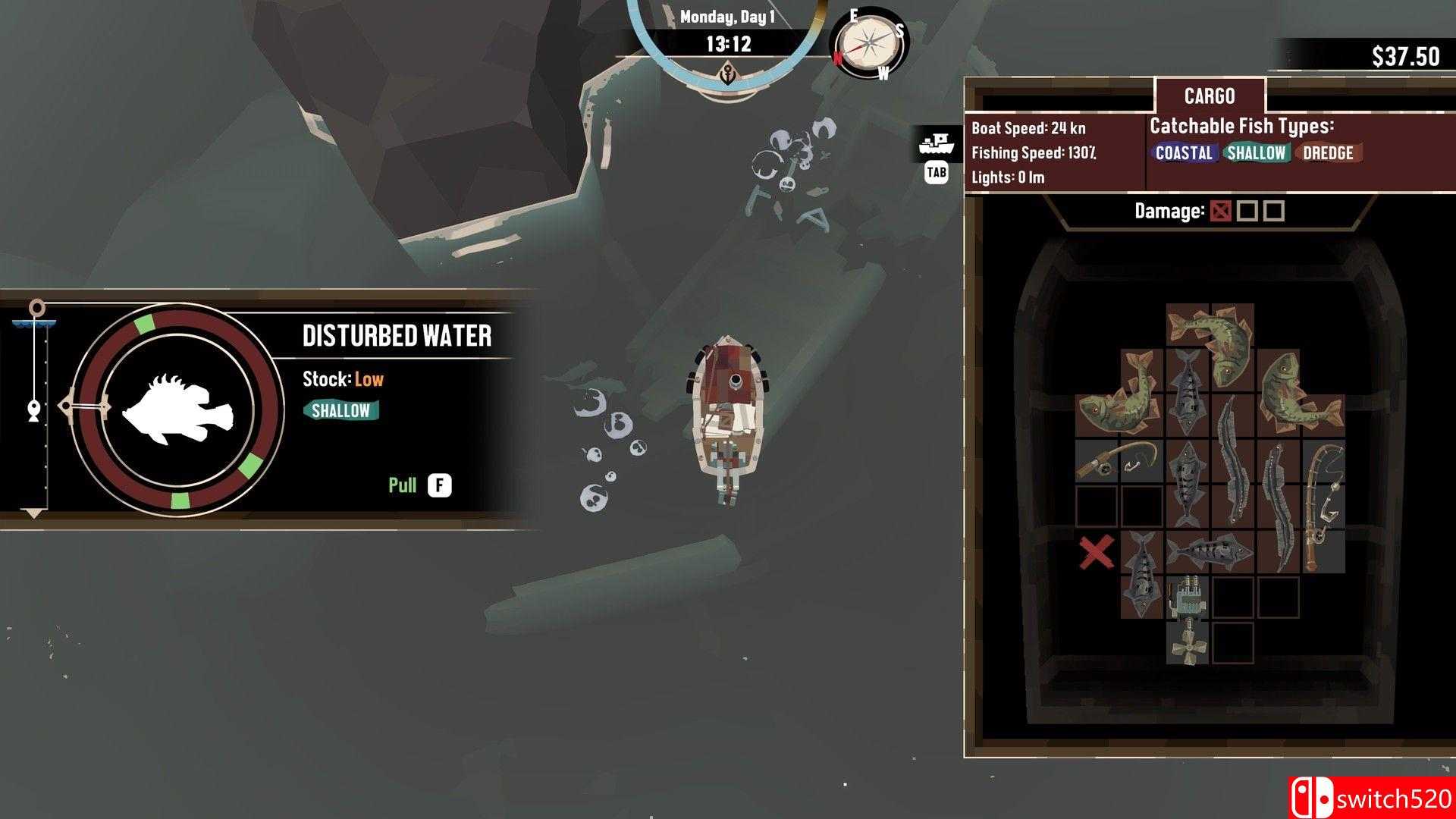Select the short horizontal fishing rod
Image resolution: width=1456 pixels, height=819 pixels.
[1119, 460]
